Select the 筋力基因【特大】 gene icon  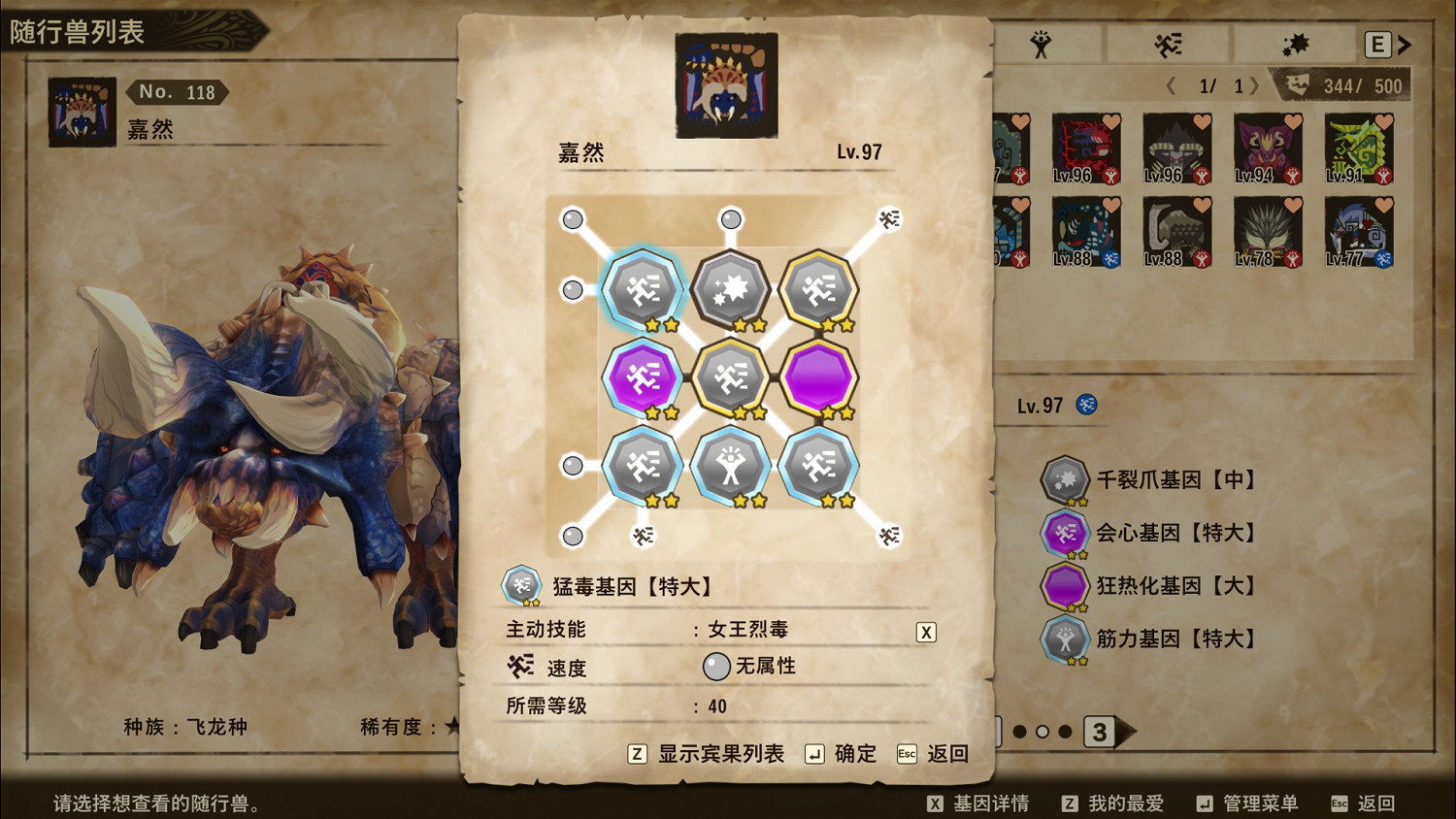(x=1065, y=639)
